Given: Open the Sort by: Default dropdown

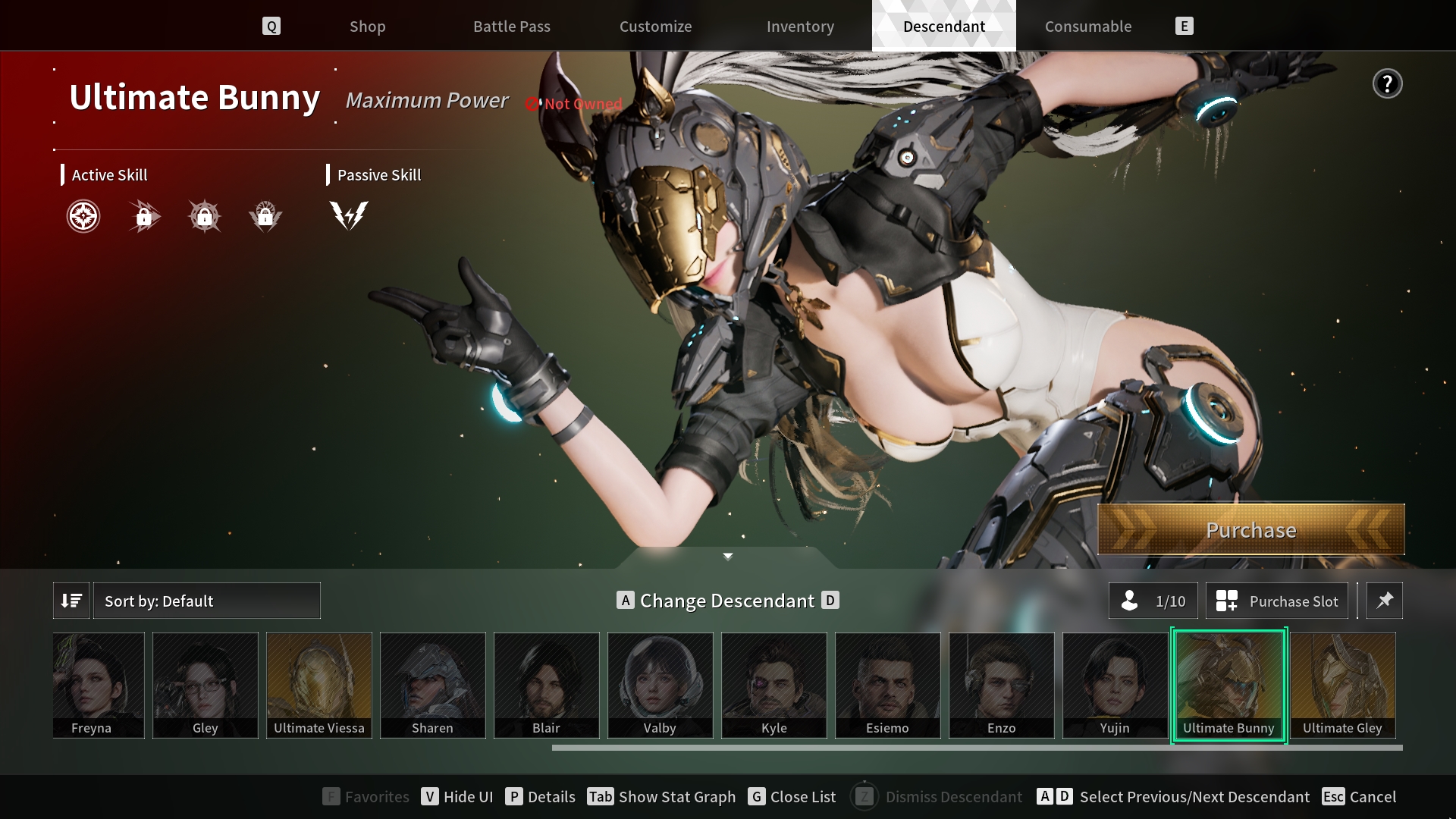Looking at the screenshot, I should pos(206,601).
